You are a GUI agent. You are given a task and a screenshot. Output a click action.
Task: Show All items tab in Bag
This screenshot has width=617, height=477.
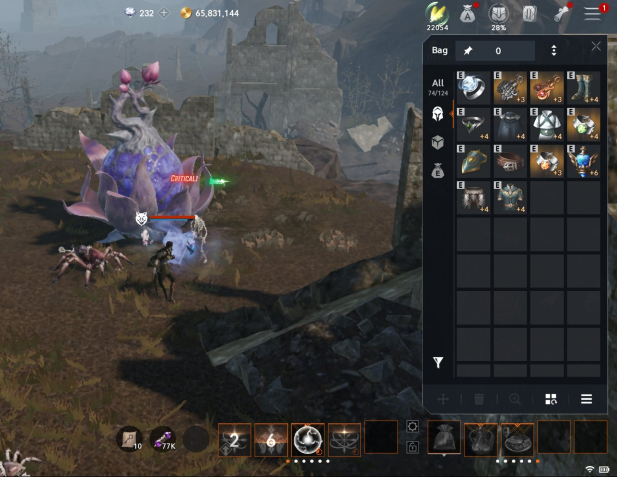(437, 86)
